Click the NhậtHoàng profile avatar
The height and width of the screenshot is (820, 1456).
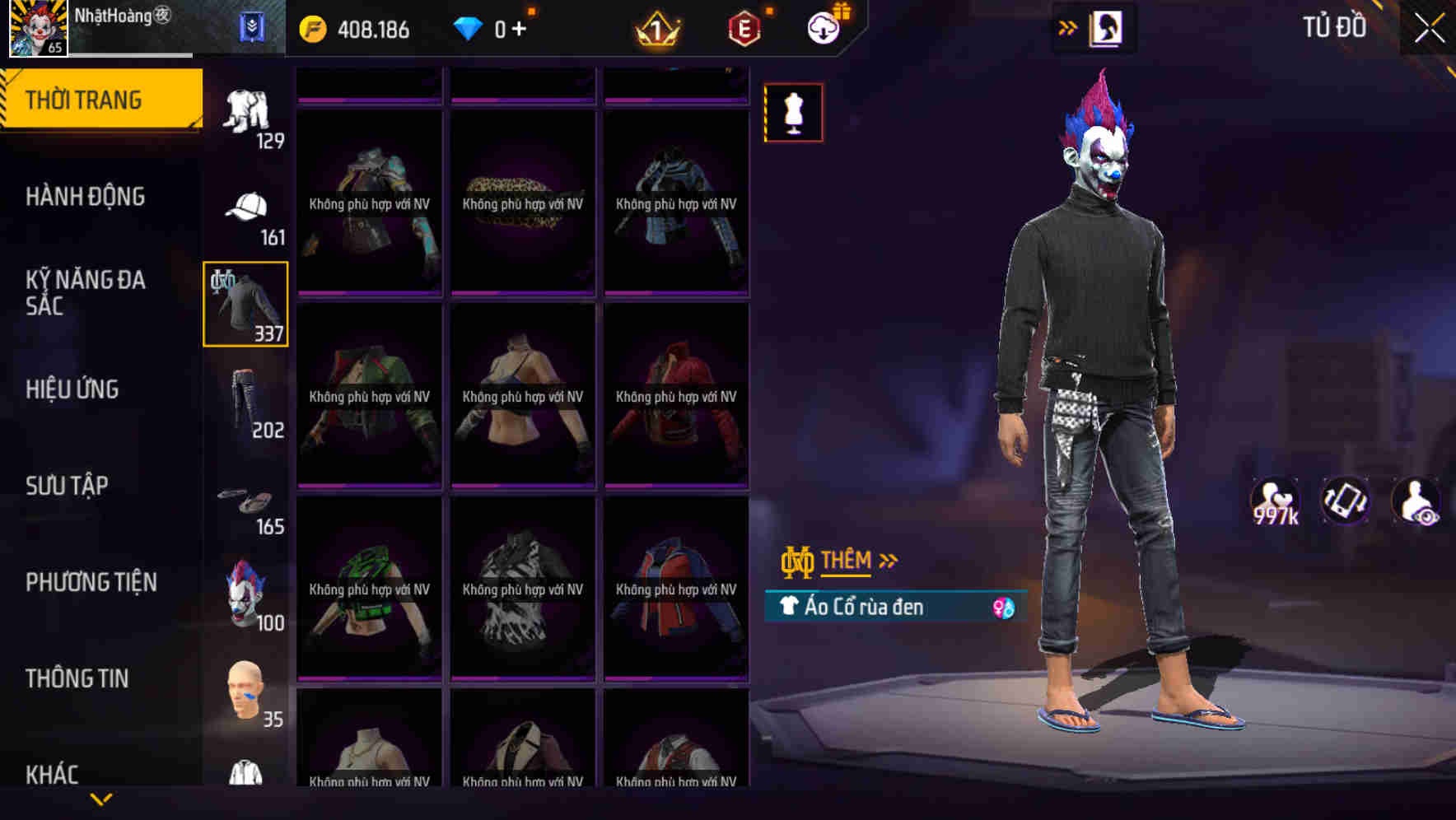coord(35,29)
